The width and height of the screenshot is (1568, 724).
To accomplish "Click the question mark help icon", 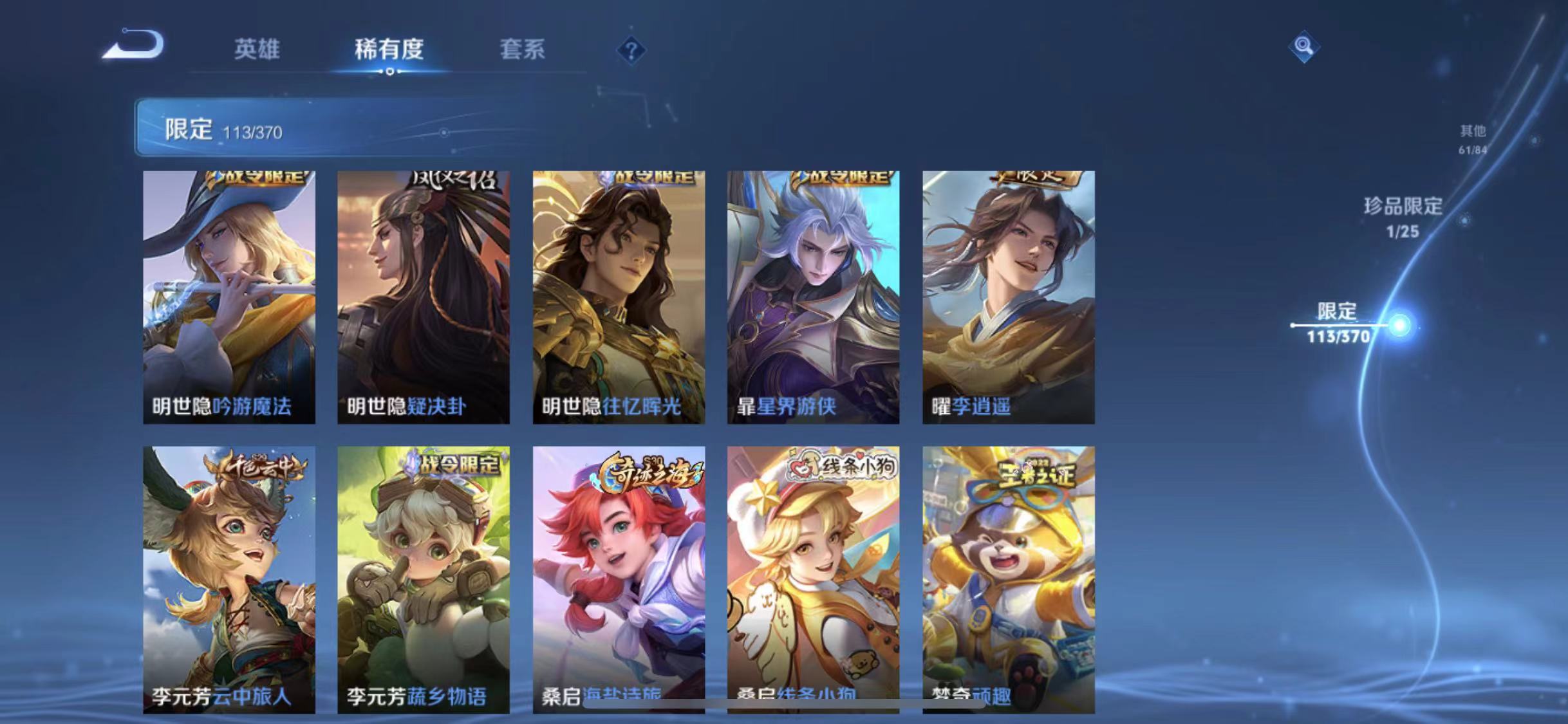I will 632,50.
